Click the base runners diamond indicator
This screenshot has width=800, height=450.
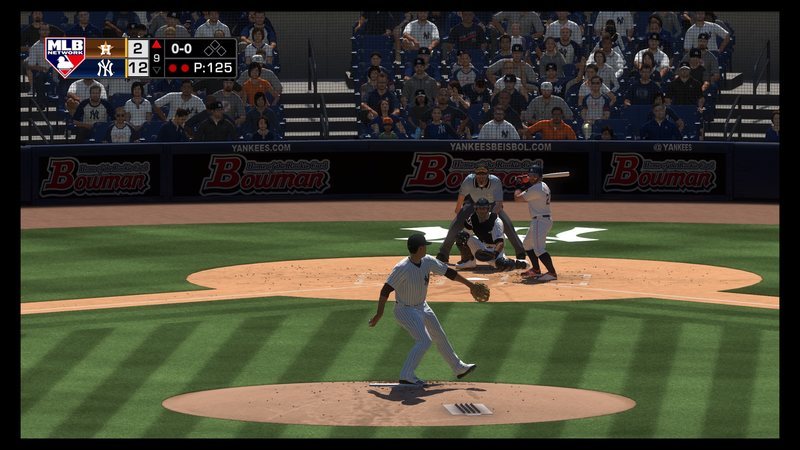click(x=215, y=48)
